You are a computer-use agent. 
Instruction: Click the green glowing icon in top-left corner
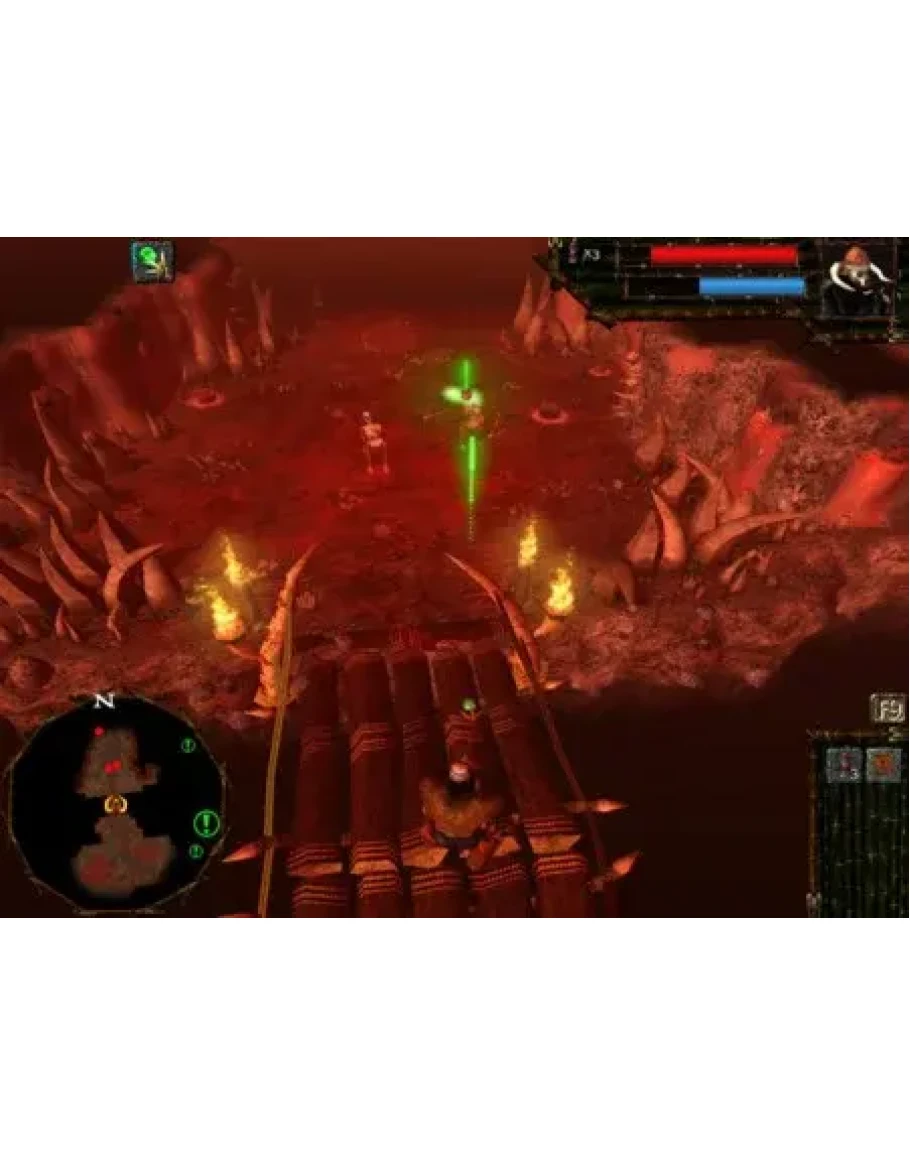click(152, 261)
